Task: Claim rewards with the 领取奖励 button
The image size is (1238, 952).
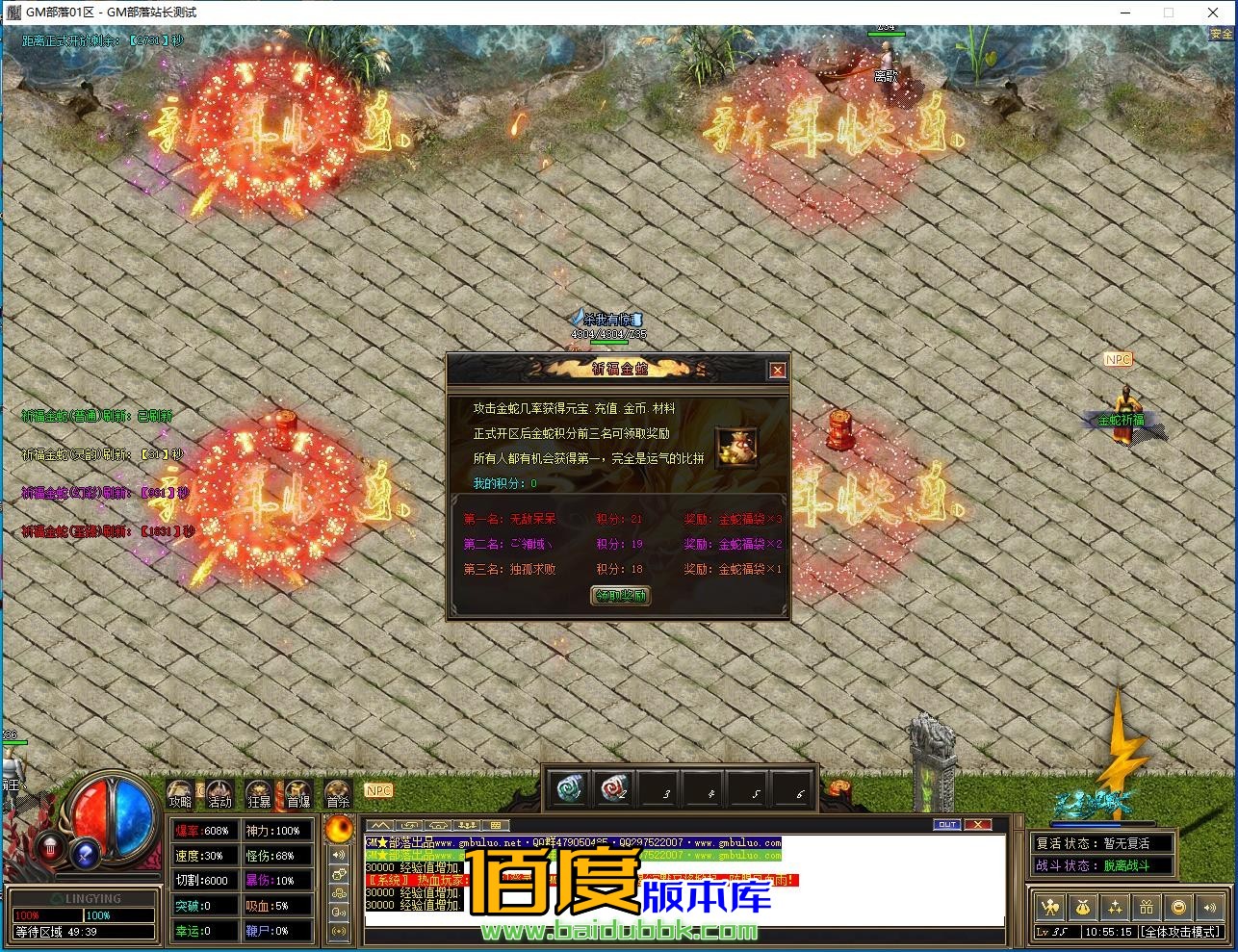Action: tap(619, 596)
